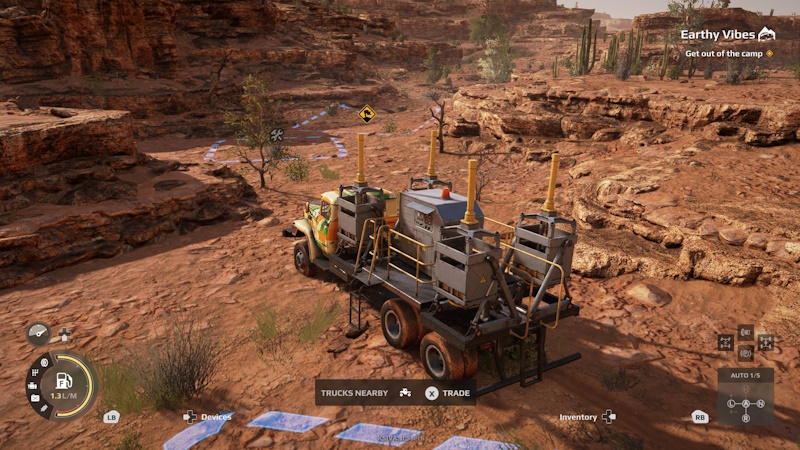Toggle the headlights indicator icon
This screenshot has width=800, height=450.
tap(746, 332)
